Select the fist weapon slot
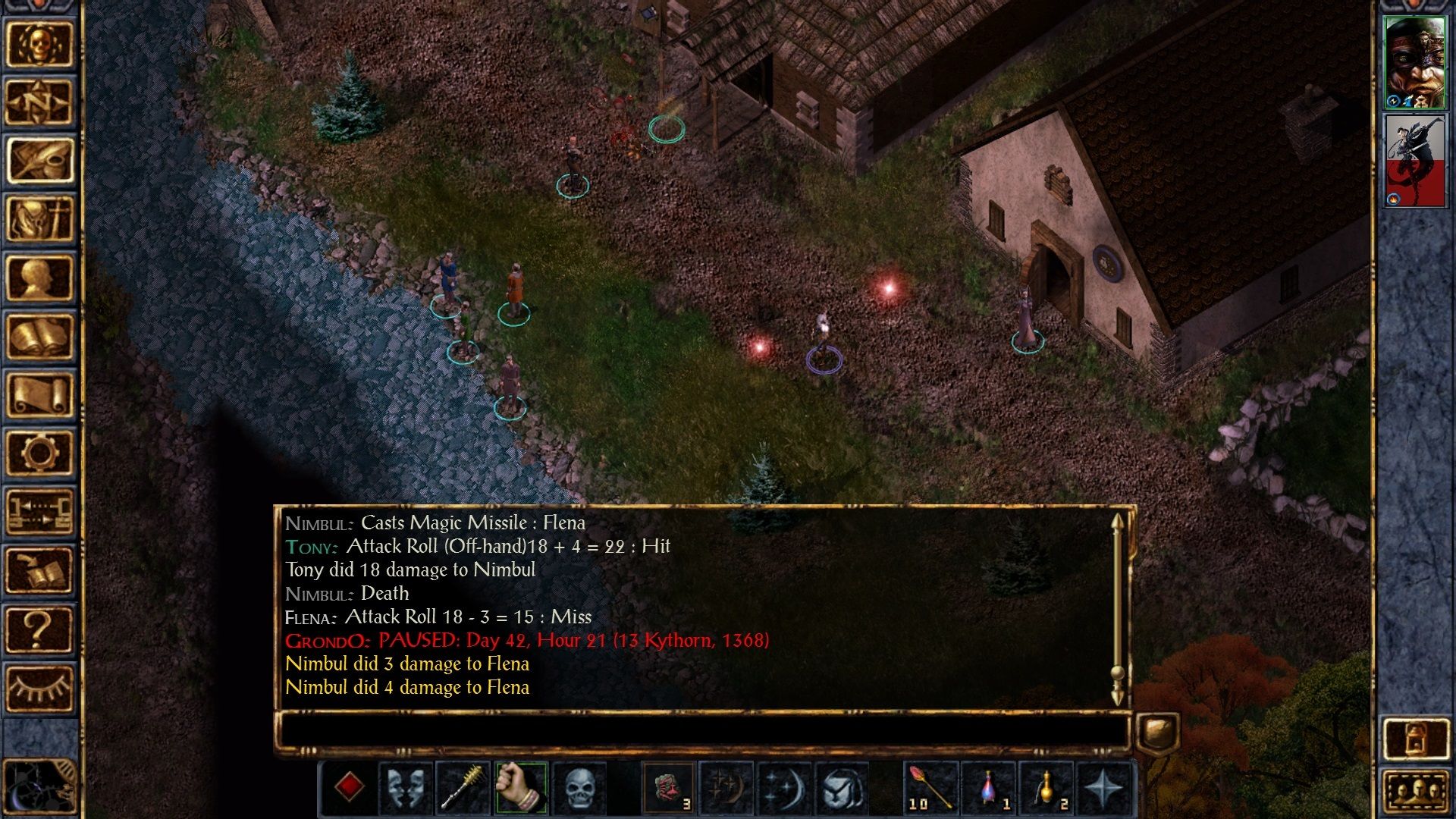Image resolution: width=1456 pixels, height=819 pixels. click(x=520, y=787)
